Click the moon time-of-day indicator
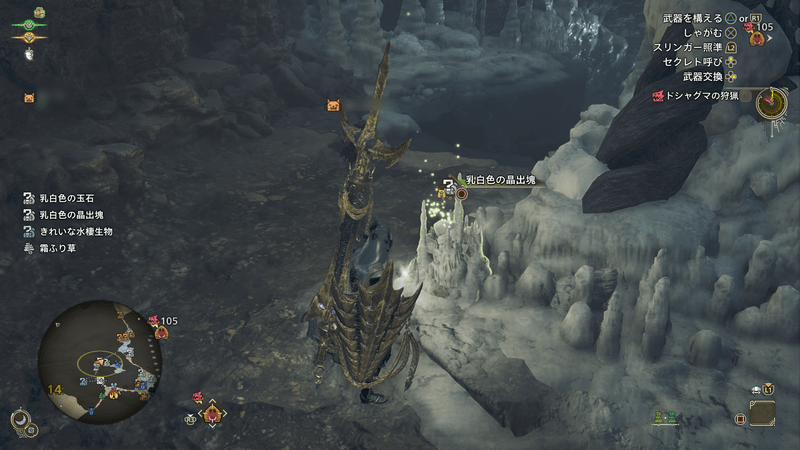800x450 pixels. coord(19,422)
